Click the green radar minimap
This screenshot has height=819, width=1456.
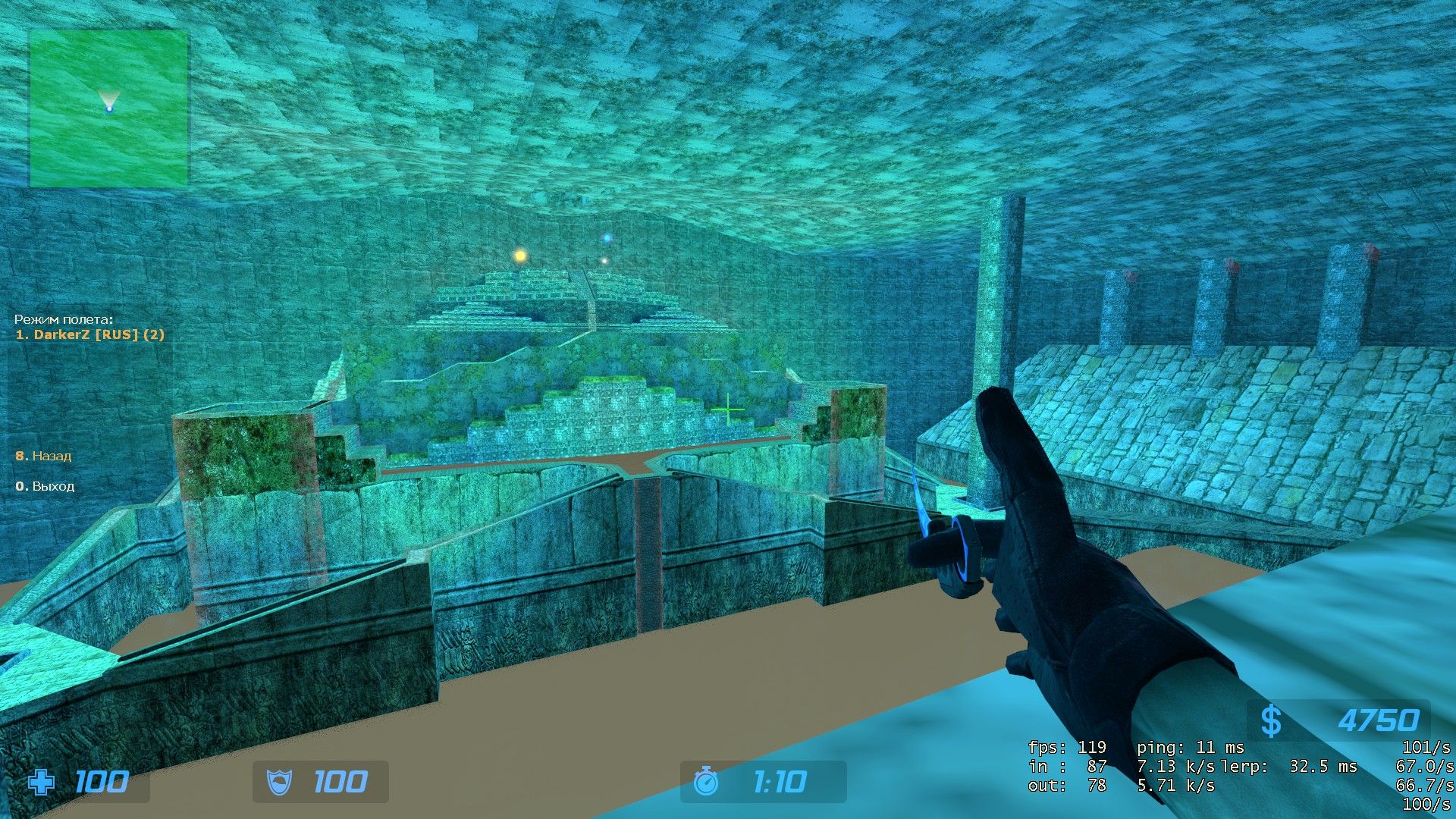(x=108, y=108)
